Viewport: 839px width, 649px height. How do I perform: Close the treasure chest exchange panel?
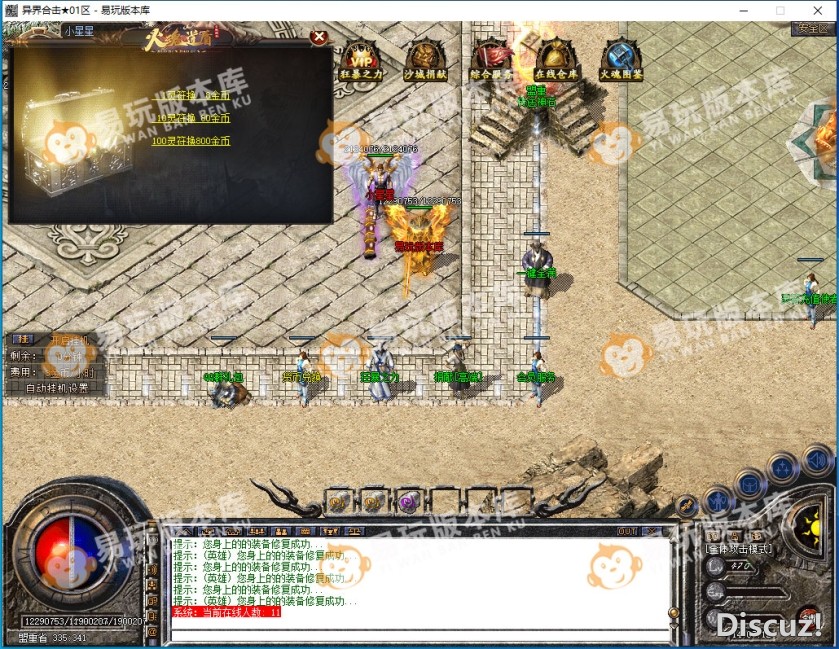tap(319, 38)
